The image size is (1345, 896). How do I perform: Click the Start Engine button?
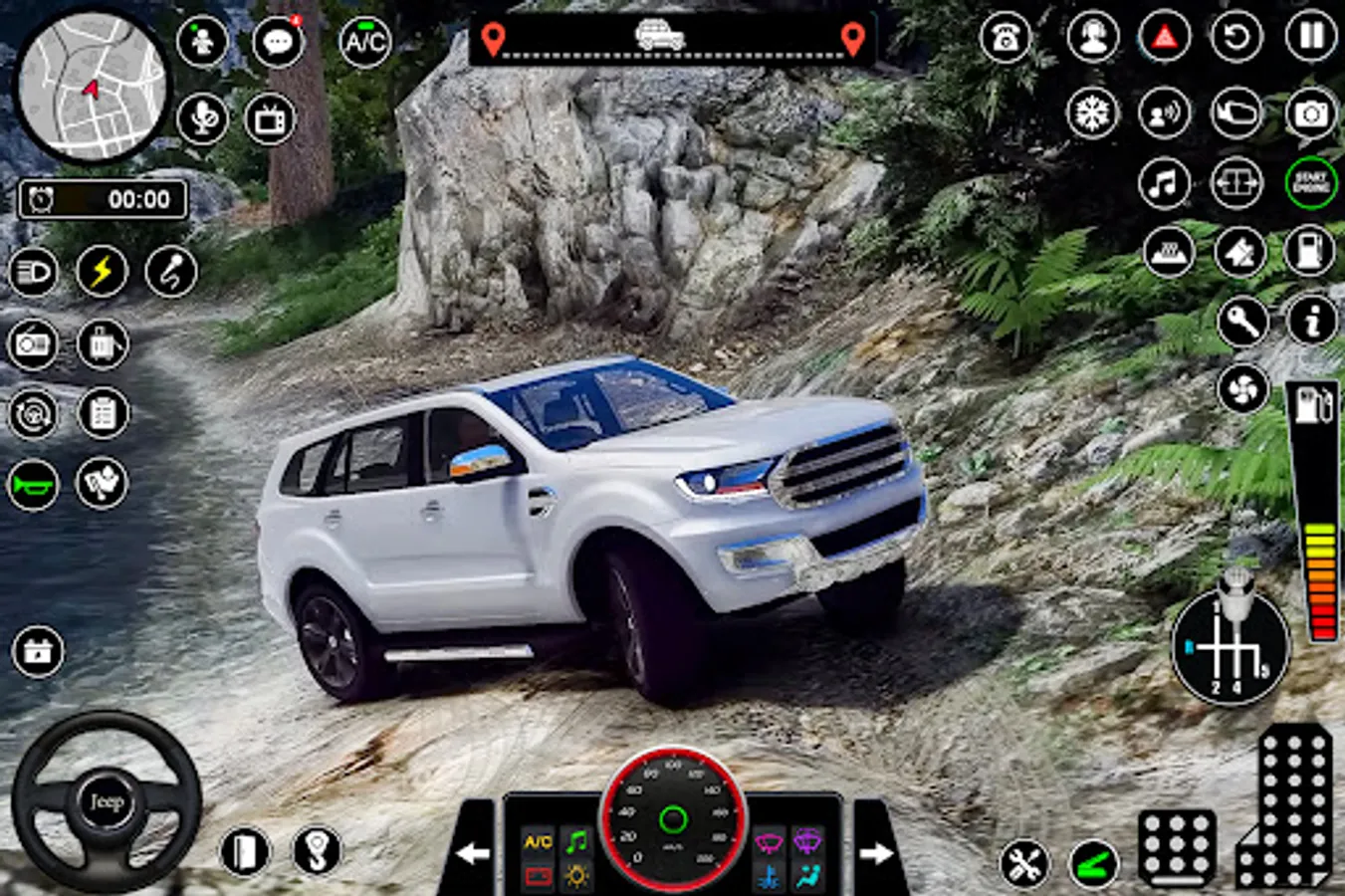pos(1311,182)
